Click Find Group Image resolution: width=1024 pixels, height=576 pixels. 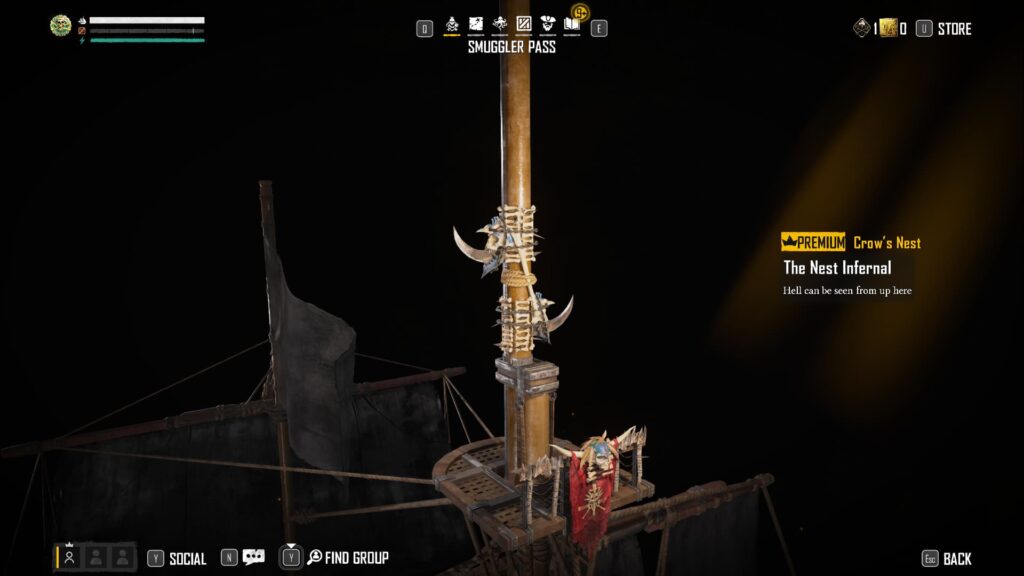[x=347, y=558]
